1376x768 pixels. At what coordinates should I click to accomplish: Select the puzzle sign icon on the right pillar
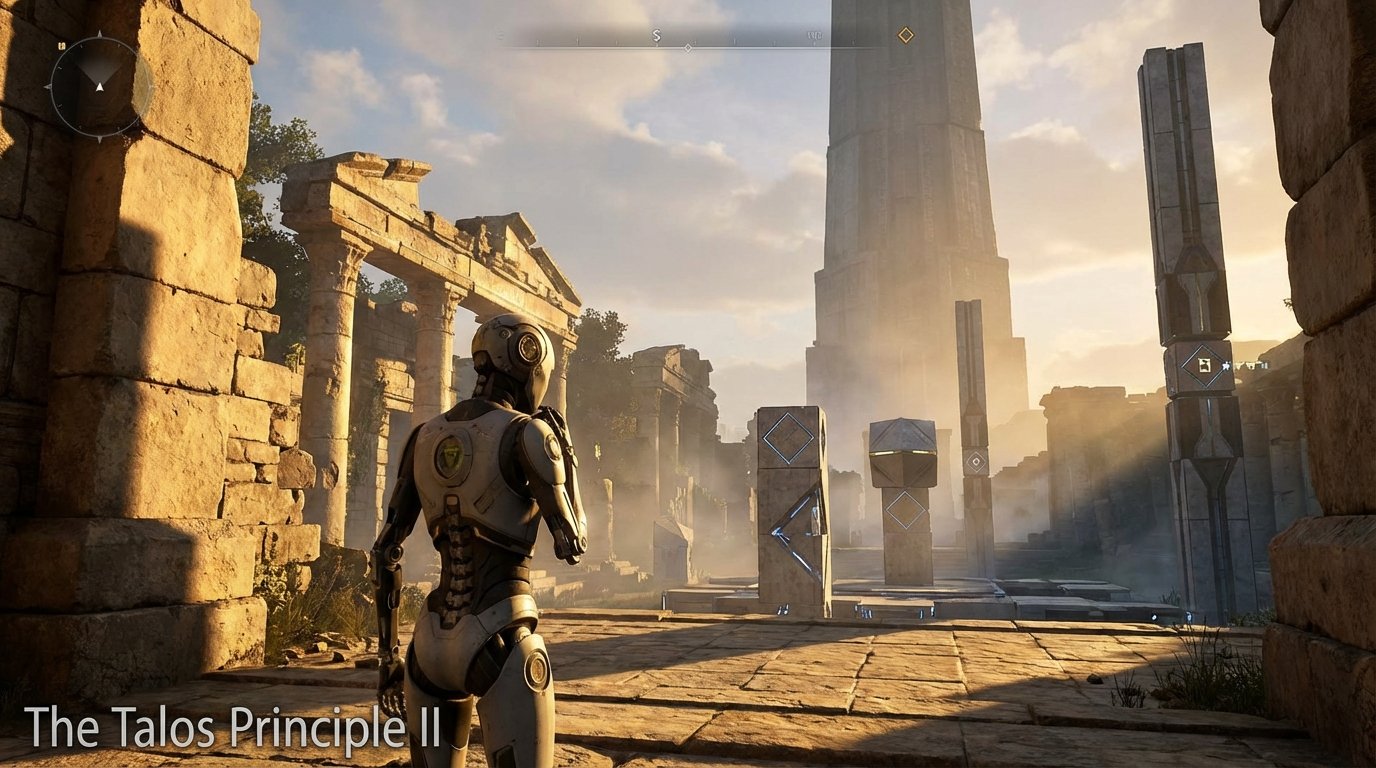pyautogui.click(x=1203, y=365)
